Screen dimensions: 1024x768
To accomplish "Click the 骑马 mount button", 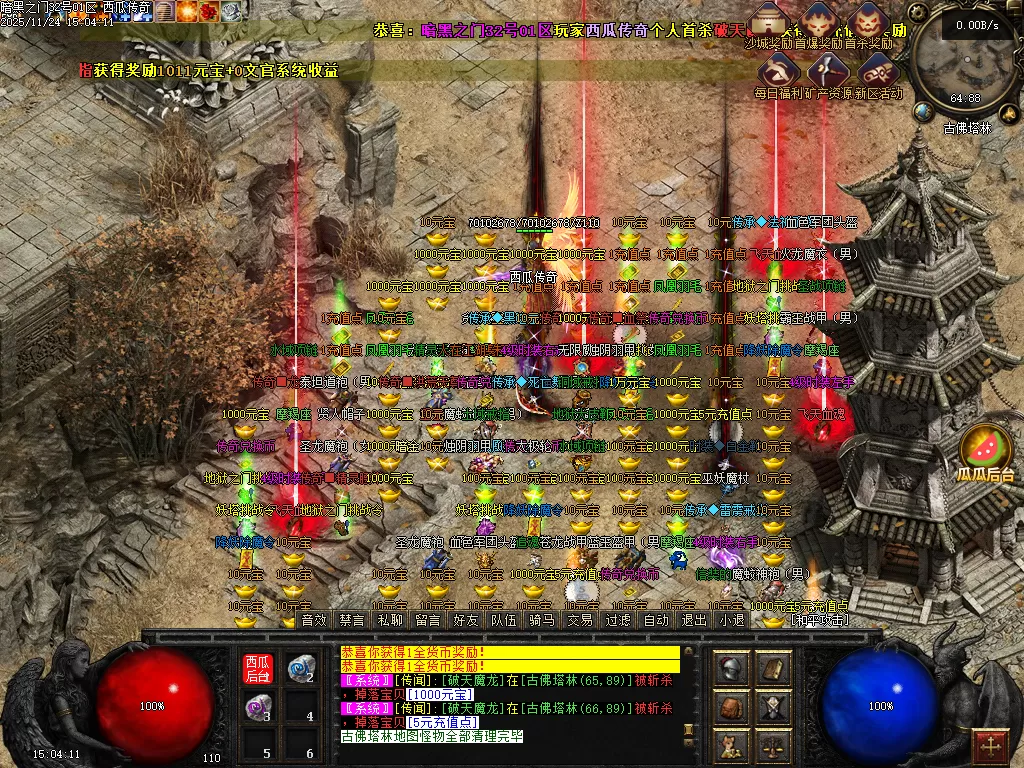I will click(x=542, y=620).
